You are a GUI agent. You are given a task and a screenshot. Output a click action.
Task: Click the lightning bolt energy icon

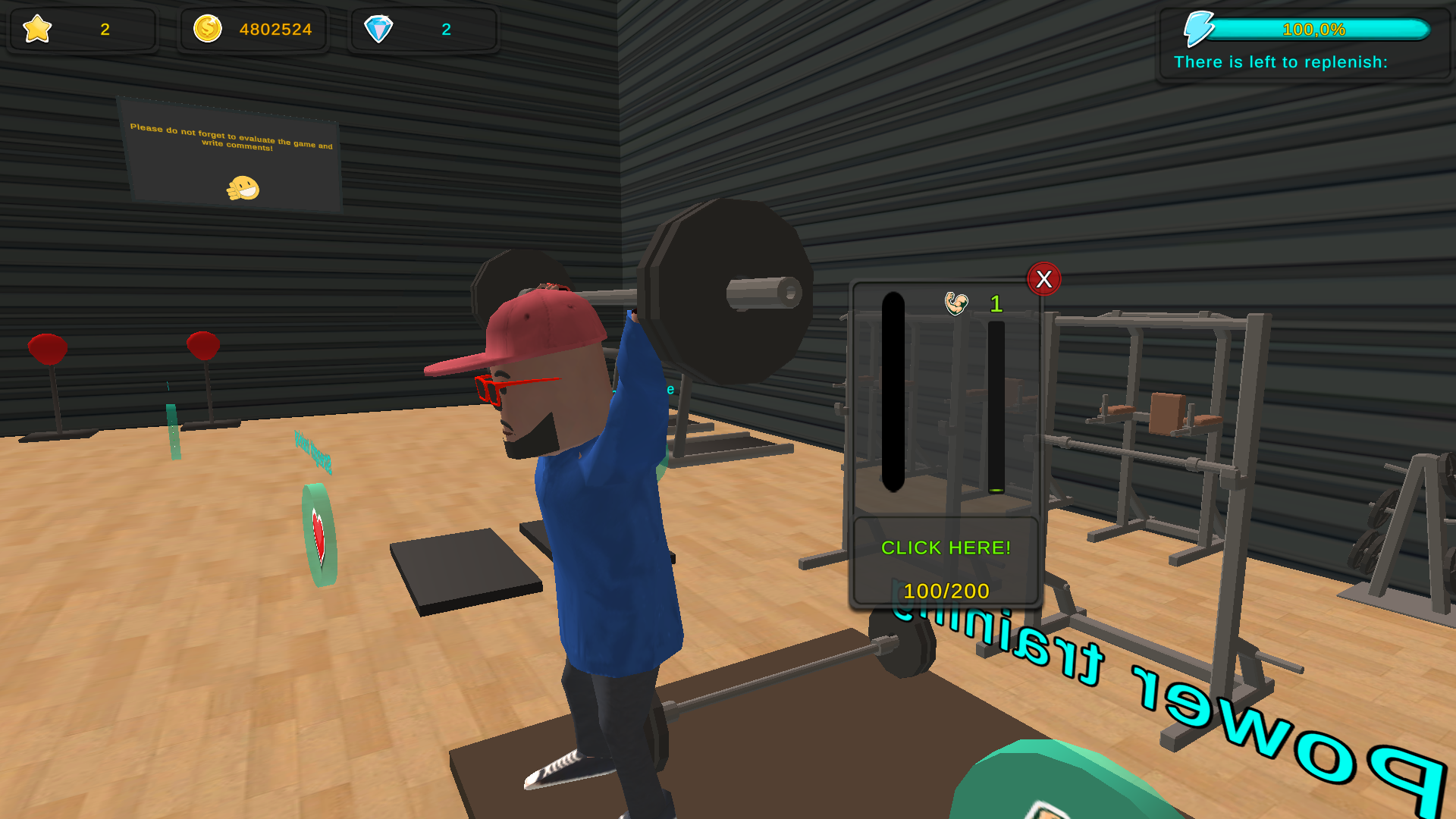pyautogui.click(x=1200, y=27)
